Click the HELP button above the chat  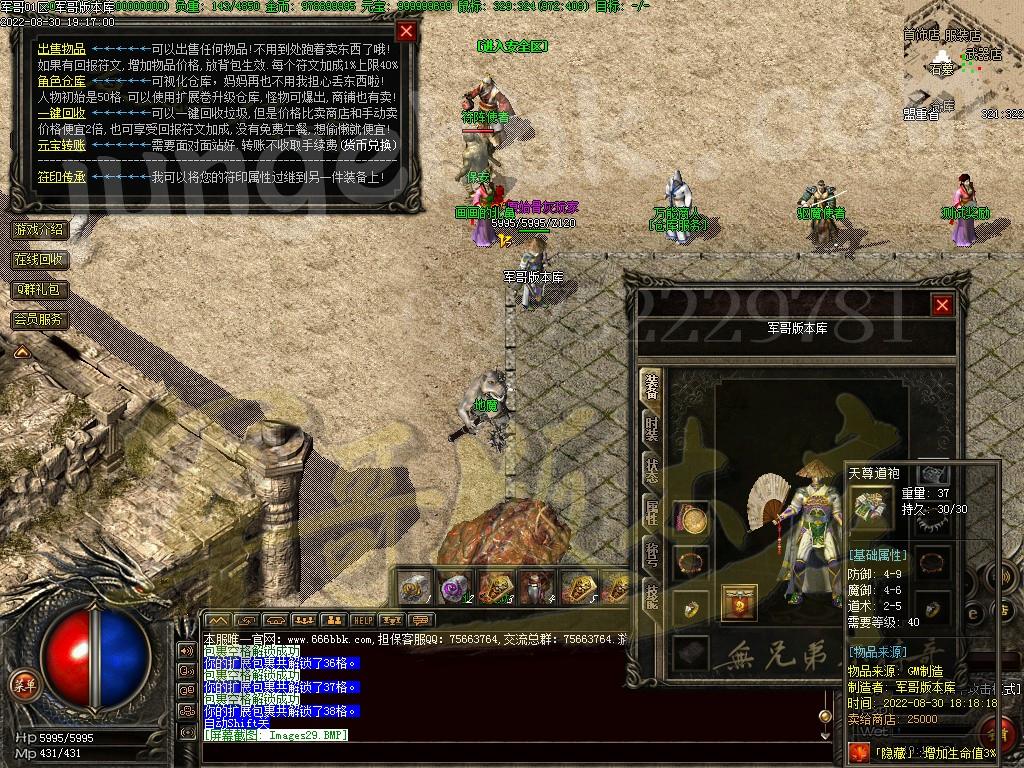pos(362,620)
